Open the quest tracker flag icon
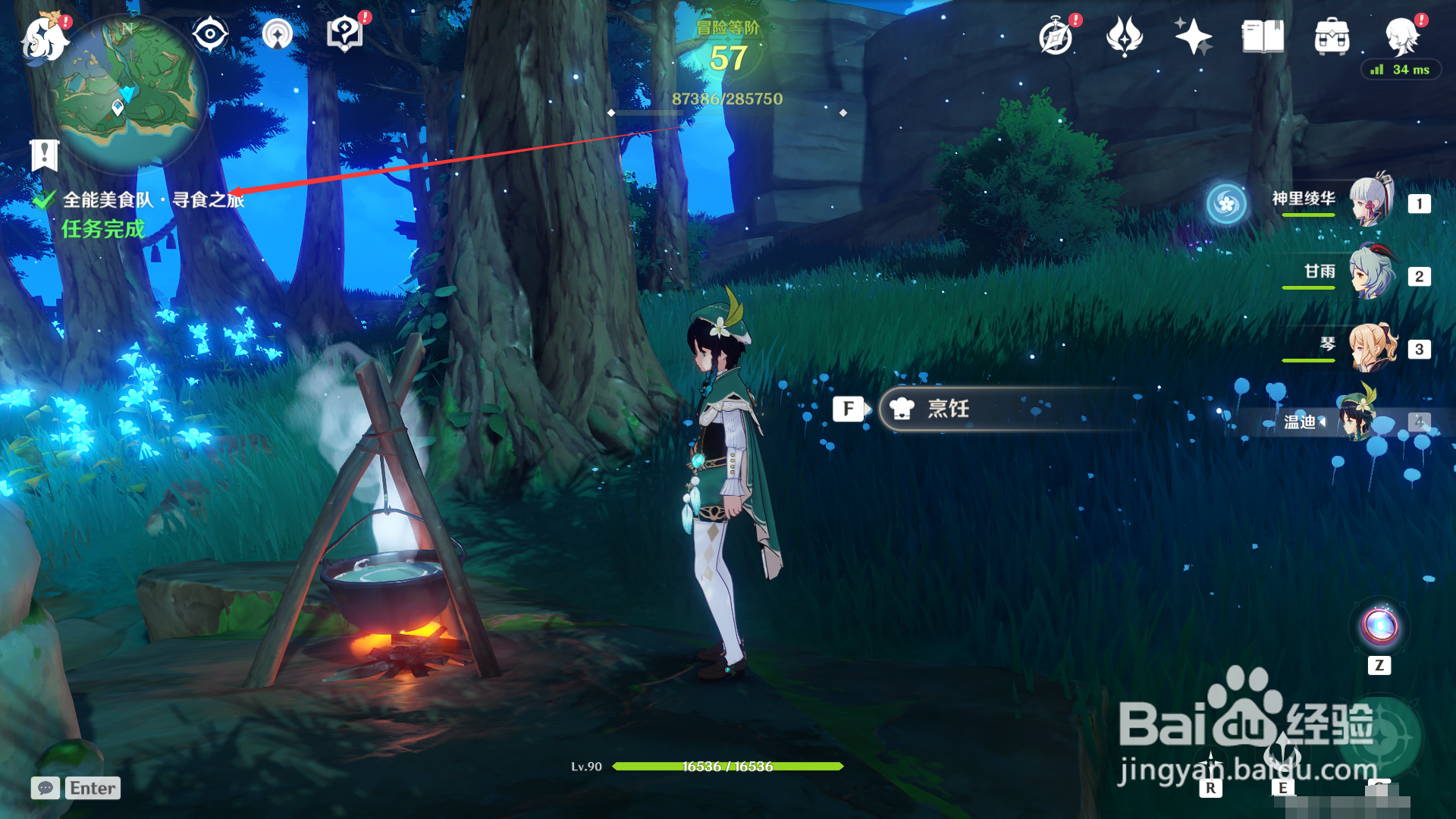Image resolution: width=1456 pixels, height=819 pixels. point(45,155)
